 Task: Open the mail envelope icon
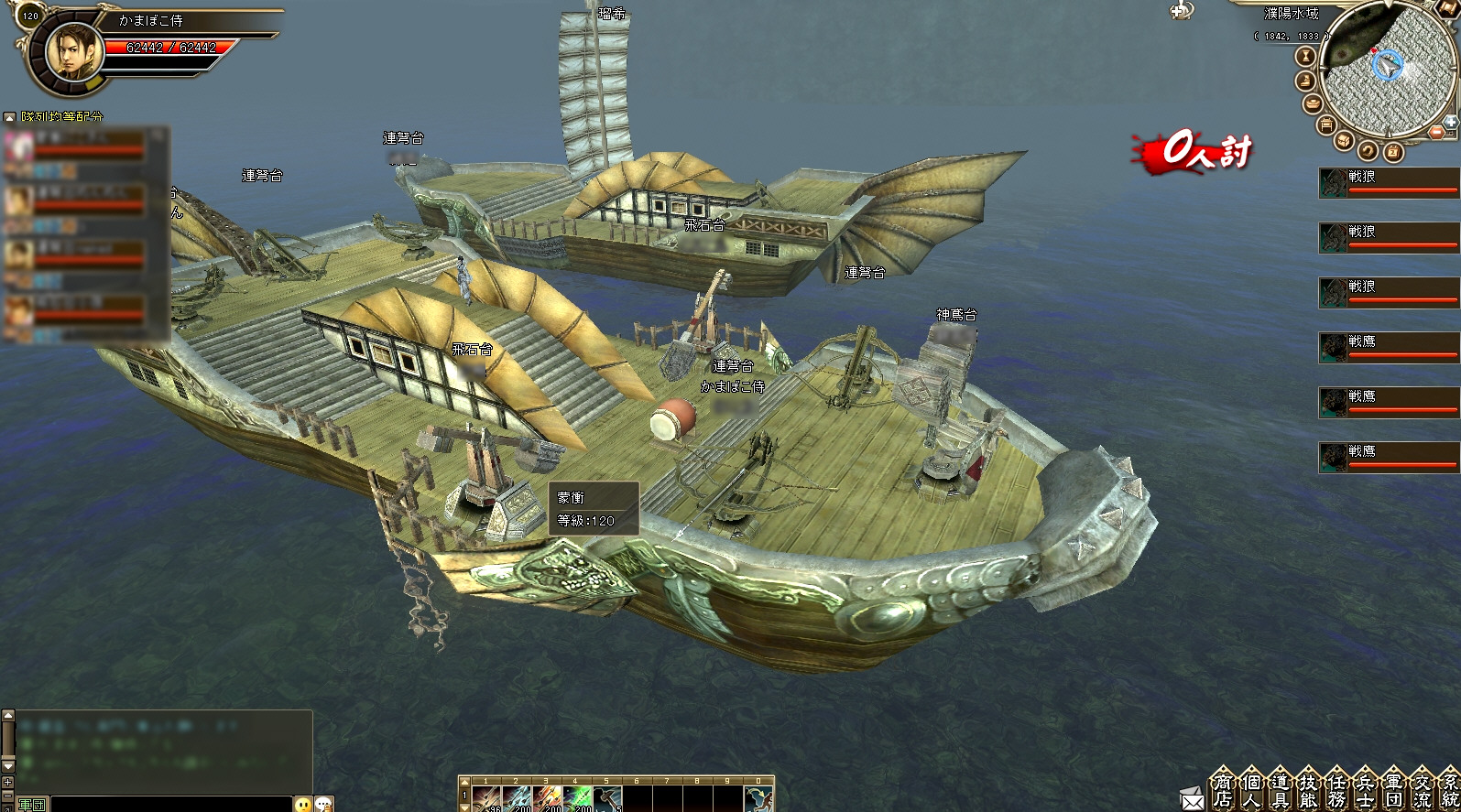[1193, 799]
